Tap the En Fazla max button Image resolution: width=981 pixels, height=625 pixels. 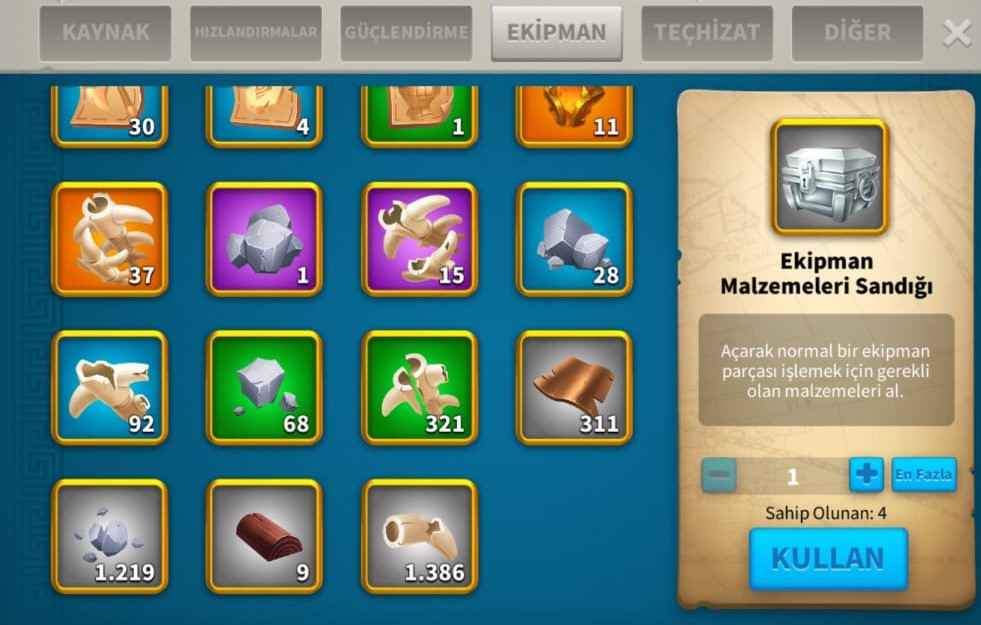click(x=923, y=474)
